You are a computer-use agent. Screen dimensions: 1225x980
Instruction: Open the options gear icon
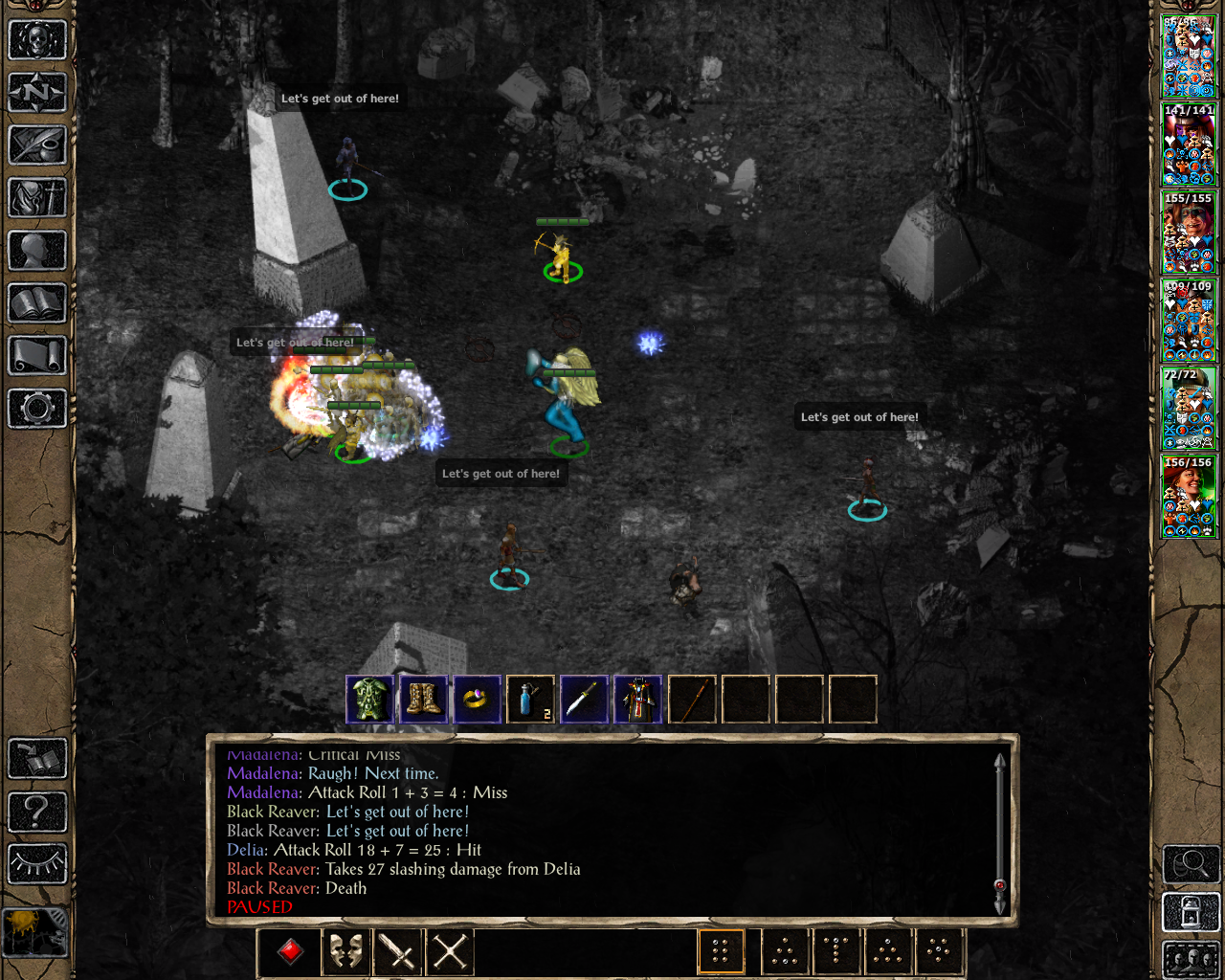point(37,409)
